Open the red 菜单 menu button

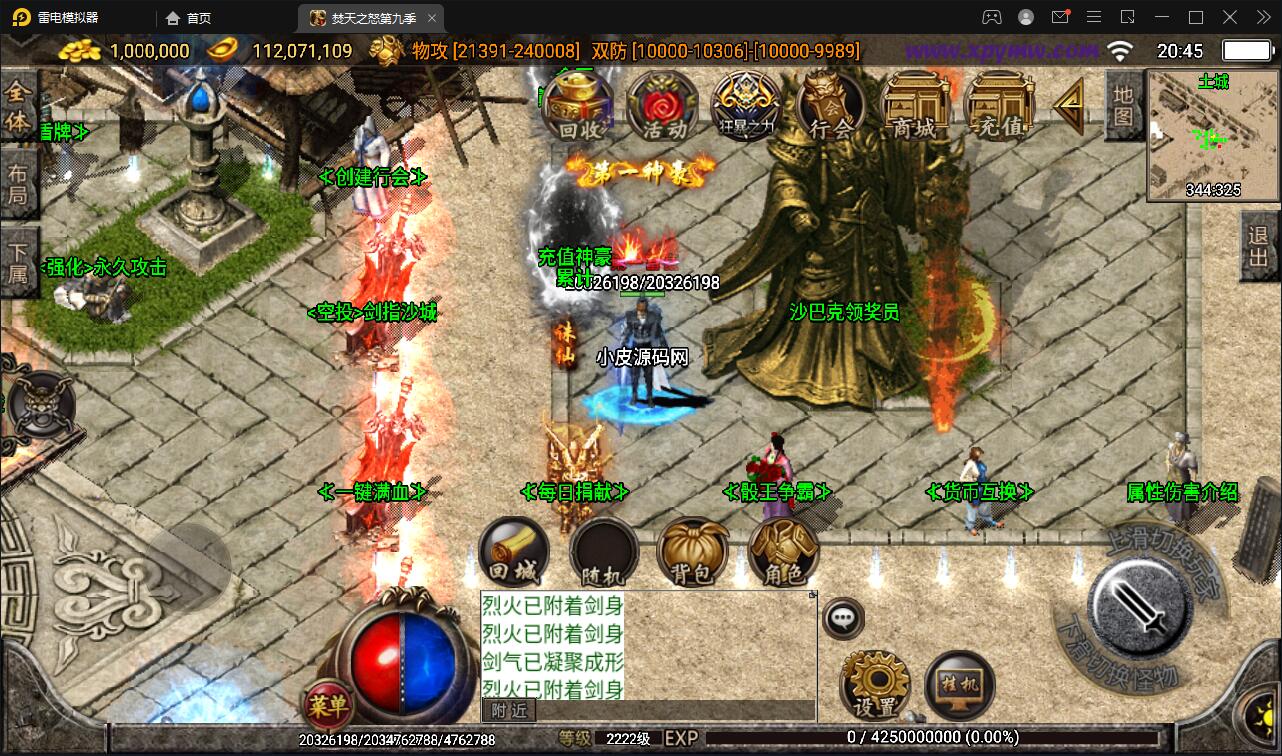[x=327, y=706]
